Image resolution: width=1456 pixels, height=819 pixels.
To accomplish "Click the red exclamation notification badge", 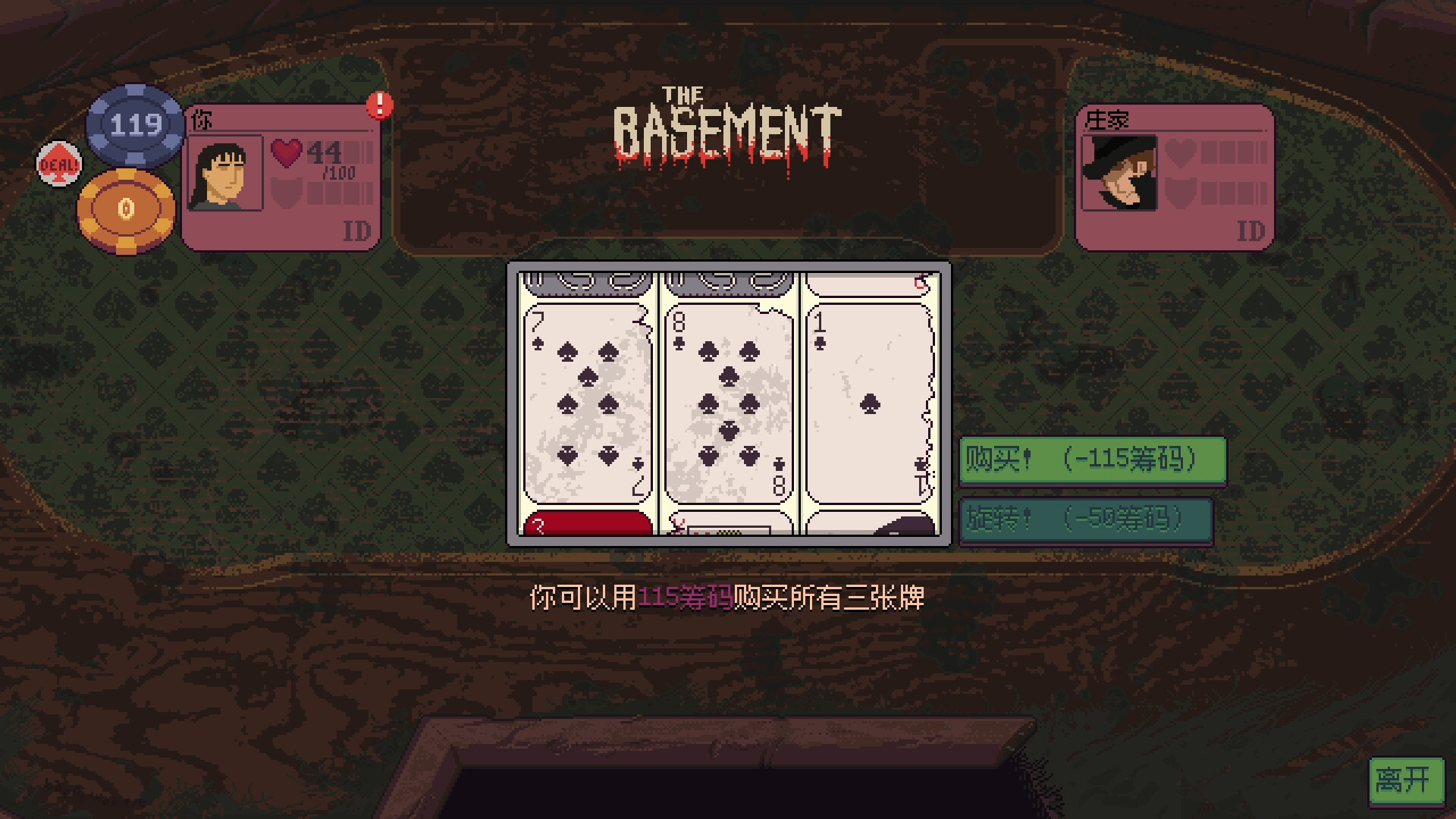I will 379,107.
